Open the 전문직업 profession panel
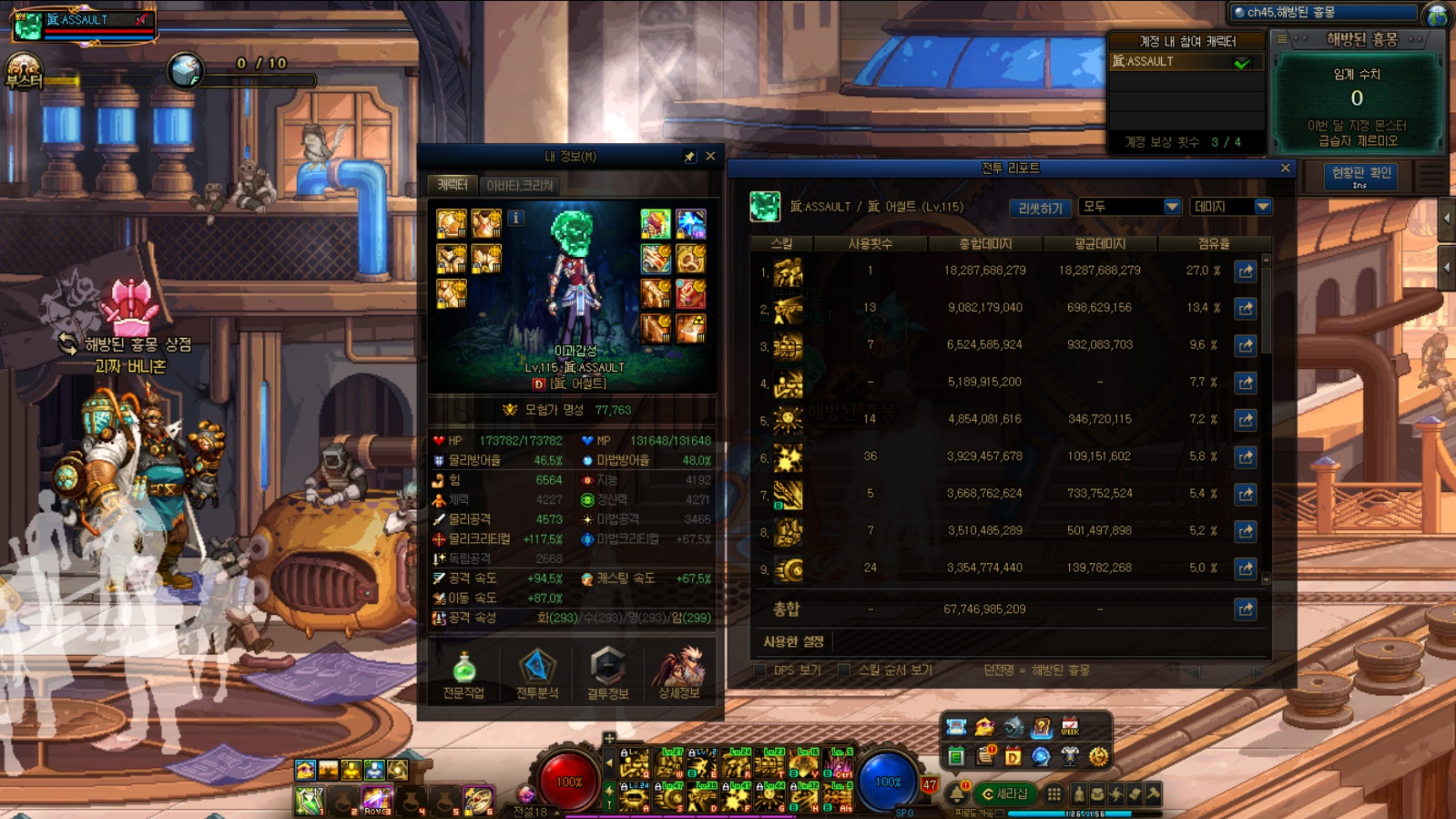Viewport: 1456px width, 819px height. pos(463,674)
